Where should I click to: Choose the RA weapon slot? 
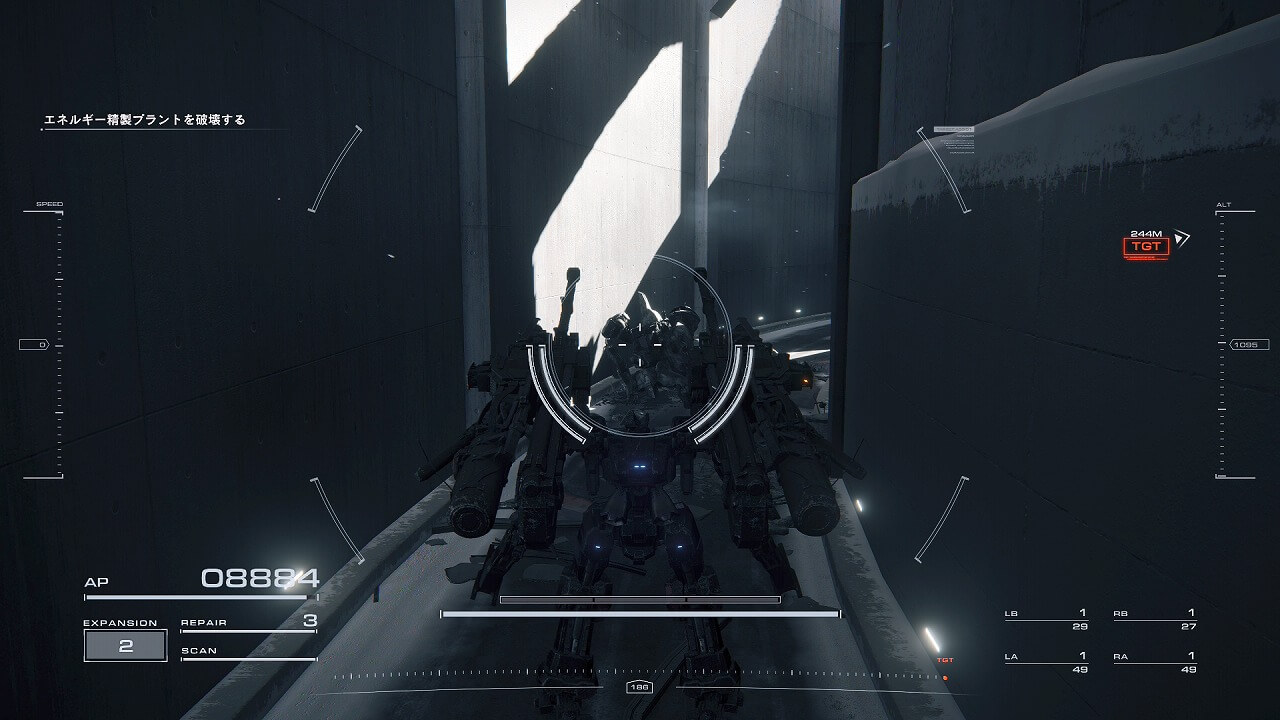[1154, 662]
